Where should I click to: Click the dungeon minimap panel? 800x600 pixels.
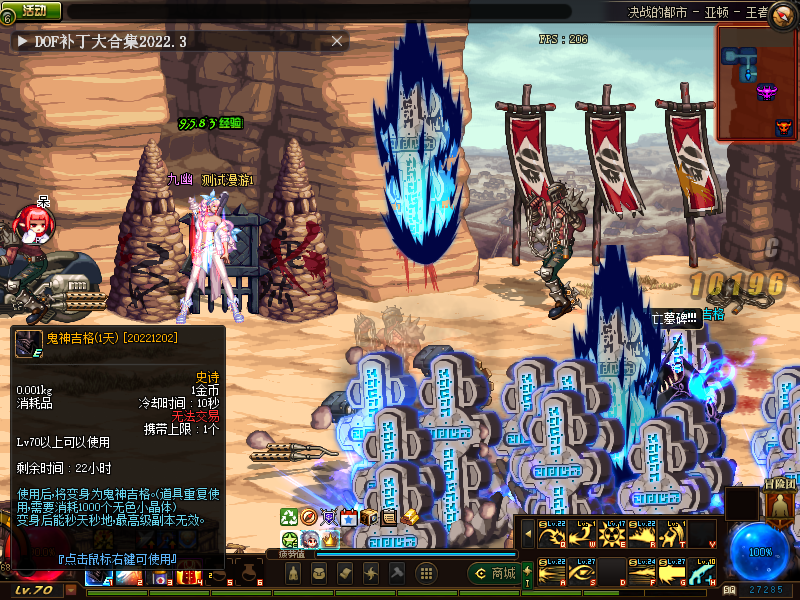pyautogui.click(x=757, y=82)
